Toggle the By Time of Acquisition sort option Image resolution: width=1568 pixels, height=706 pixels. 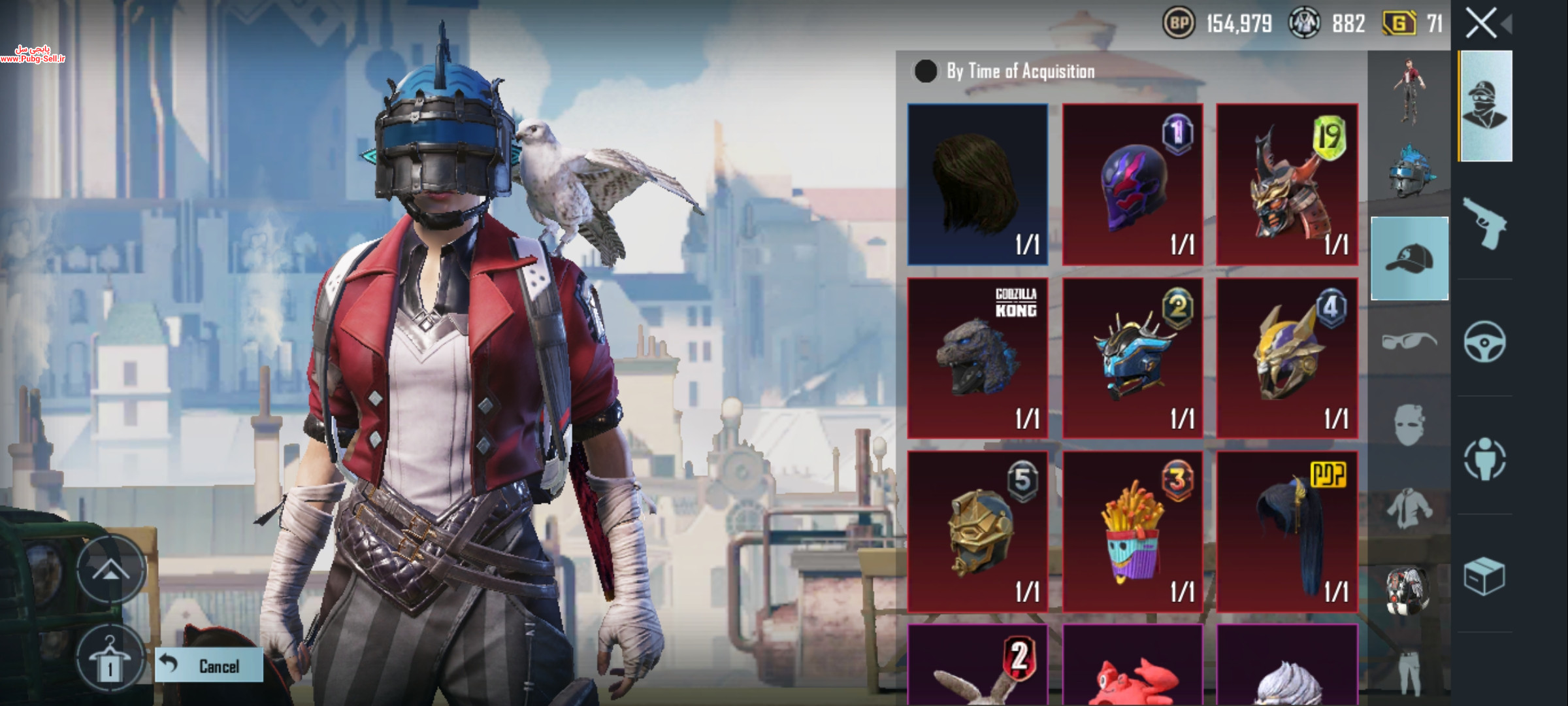925,71
